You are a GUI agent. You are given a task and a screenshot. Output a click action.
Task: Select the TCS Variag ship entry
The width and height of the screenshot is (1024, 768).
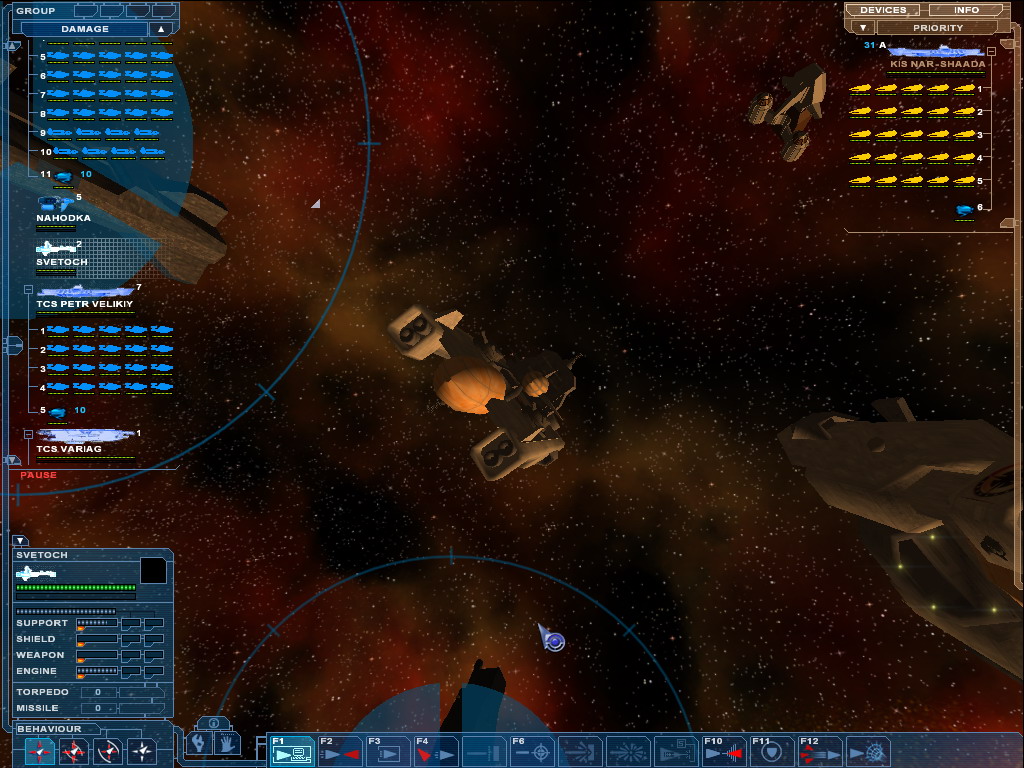[84, 440]
